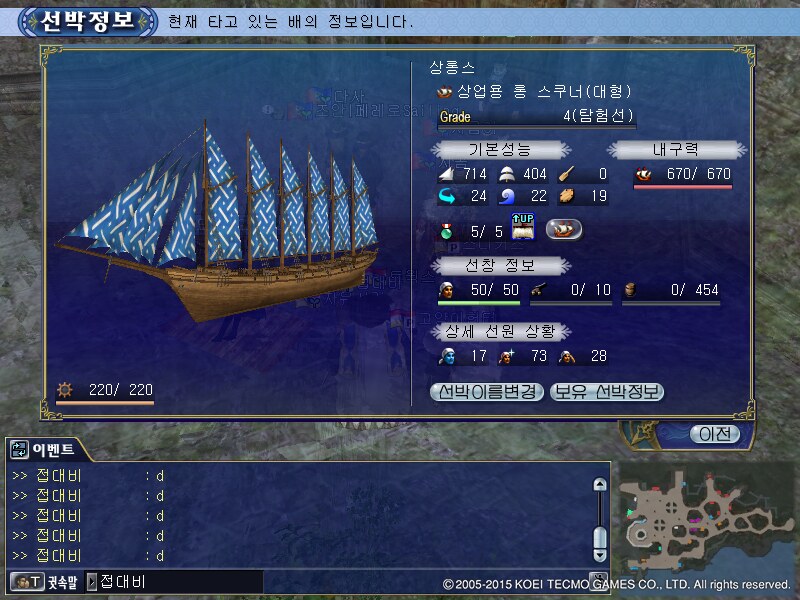
Task: Go back with the 이전 button
Action: coord(714,434)
